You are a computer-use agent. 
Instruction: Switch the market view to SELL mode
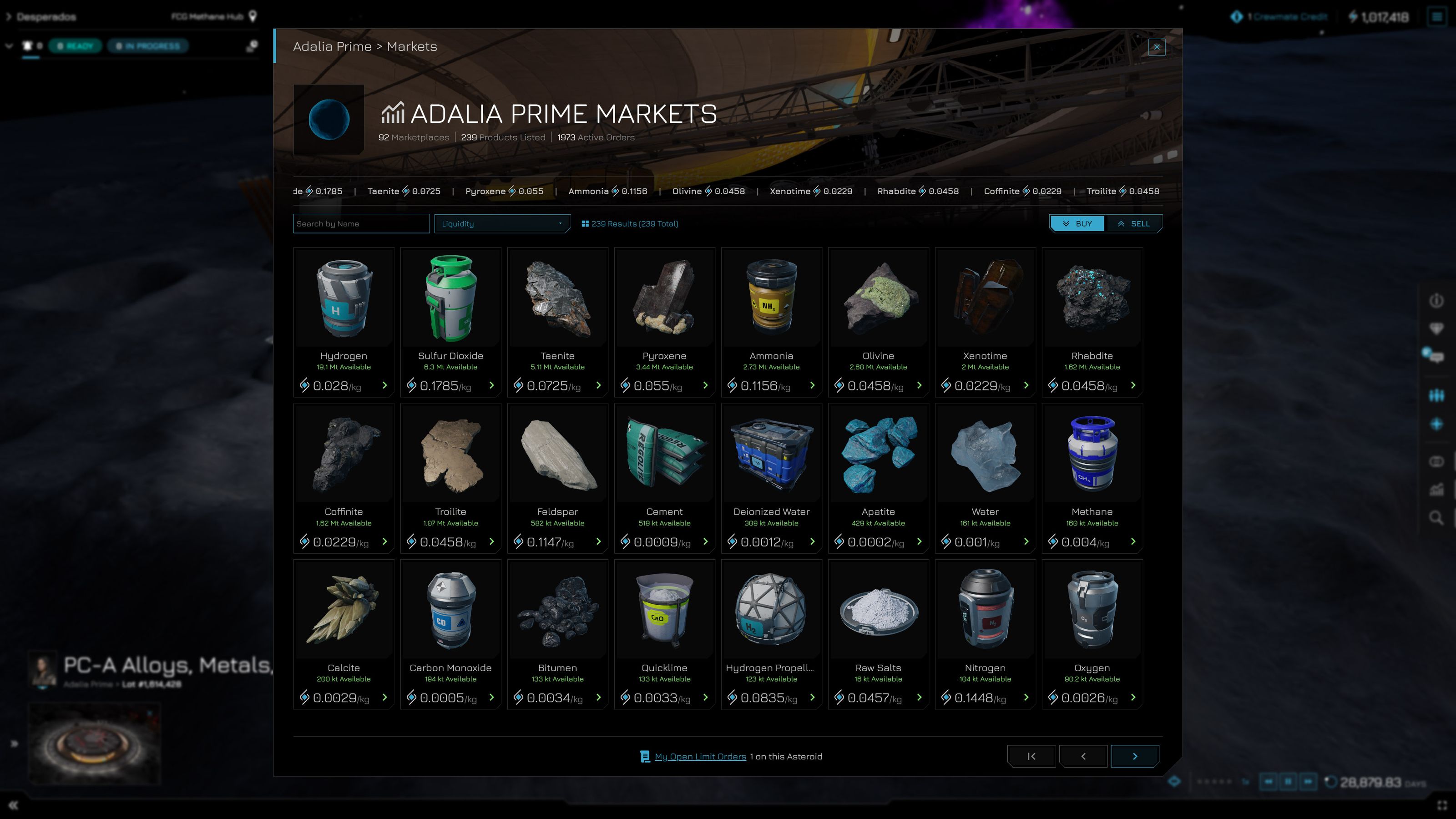1134,223
